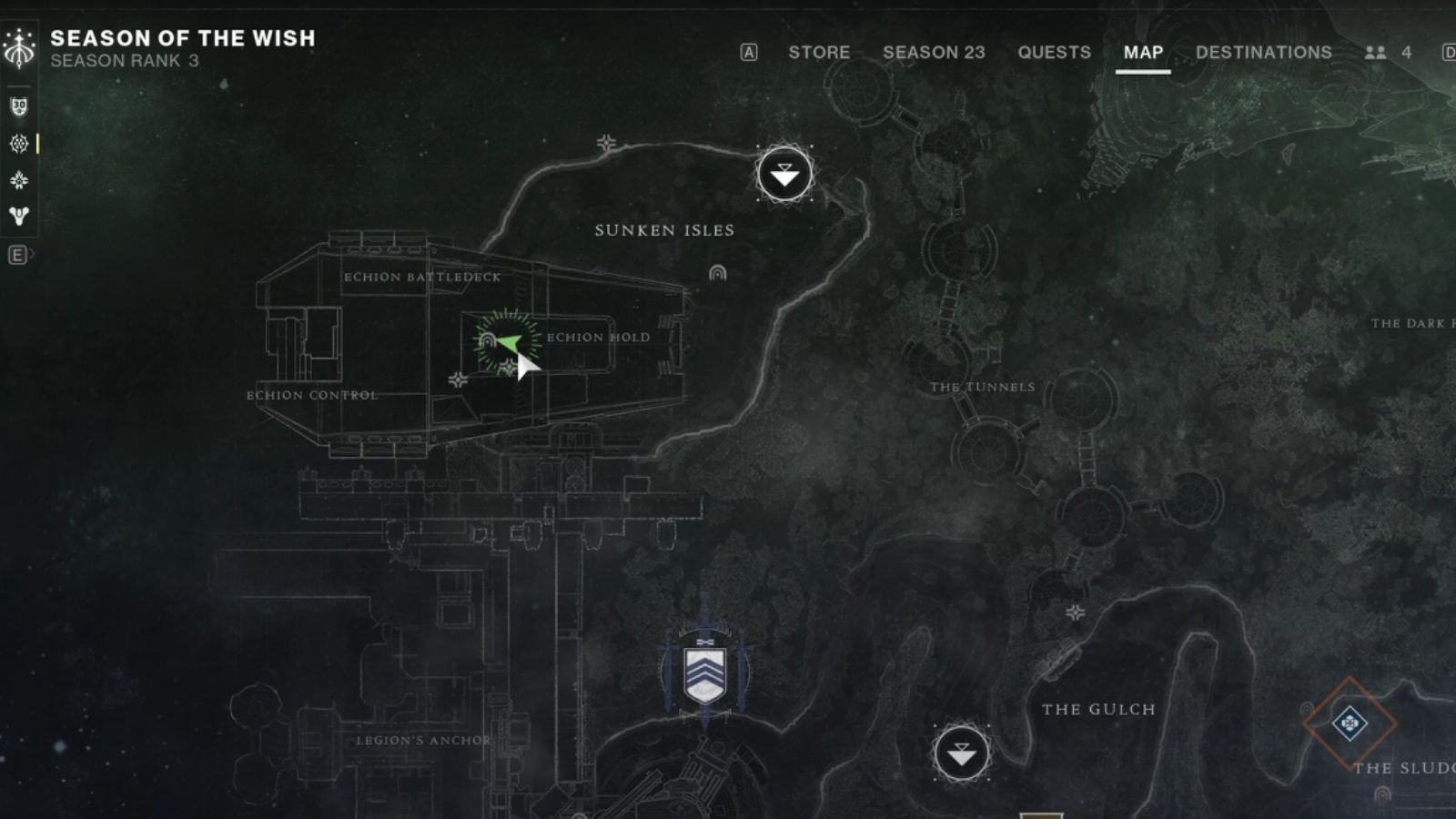Select the Map tab

(x=1143, y=53)
